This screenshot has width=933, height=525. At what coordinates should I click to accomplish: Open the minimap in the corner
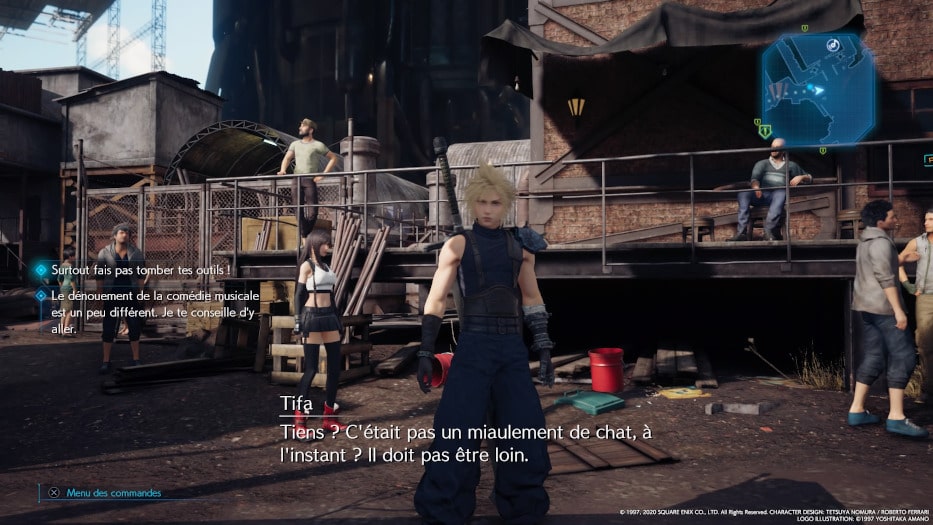[x=817, y=89]
